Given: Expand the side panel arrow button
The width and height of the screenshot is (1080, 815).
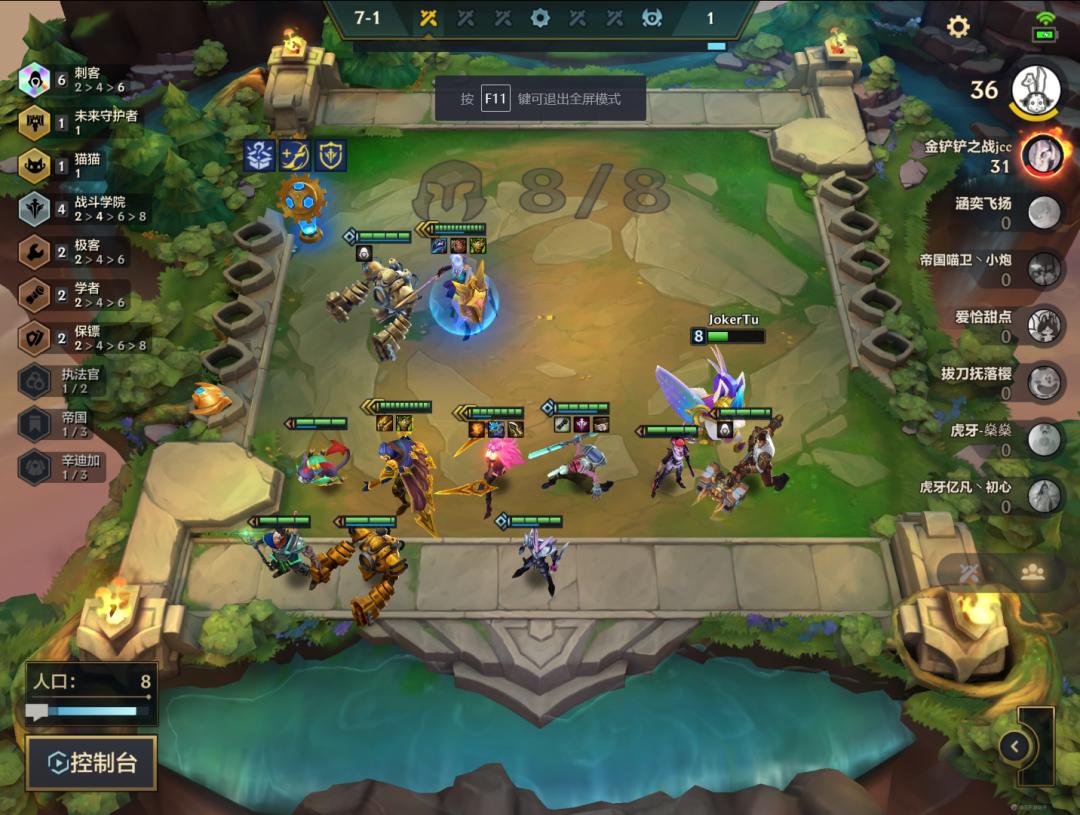Looking at the screenshot, I should coord(1015,746).
